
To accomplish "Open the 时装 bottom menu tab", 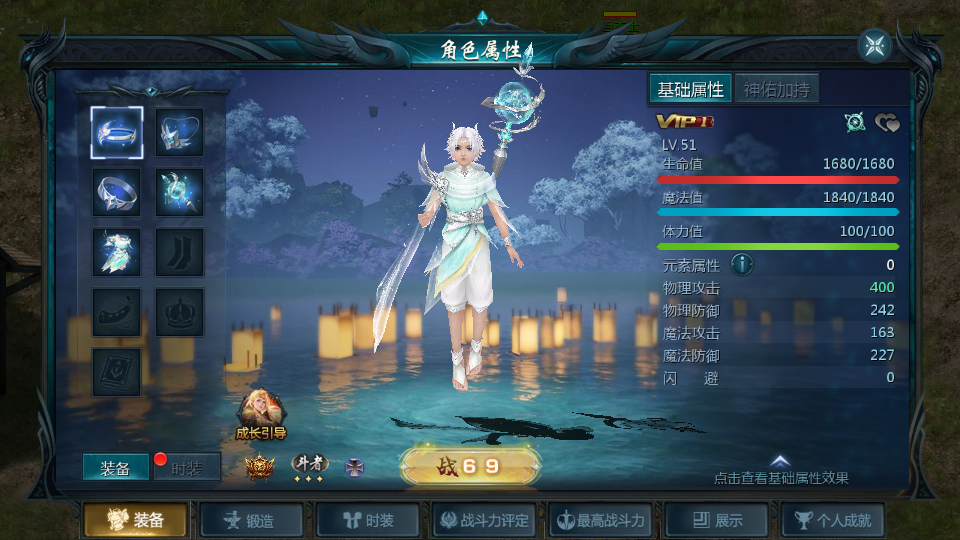I will click(x=368, y=520).
